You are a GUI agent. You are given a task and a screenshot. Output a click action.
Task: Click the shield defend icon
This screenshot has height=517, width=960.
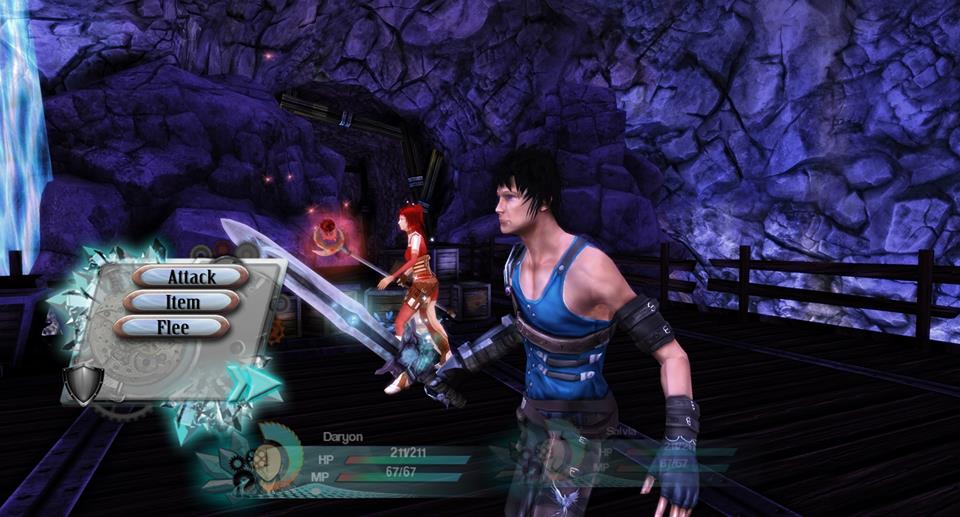point(82,383)
